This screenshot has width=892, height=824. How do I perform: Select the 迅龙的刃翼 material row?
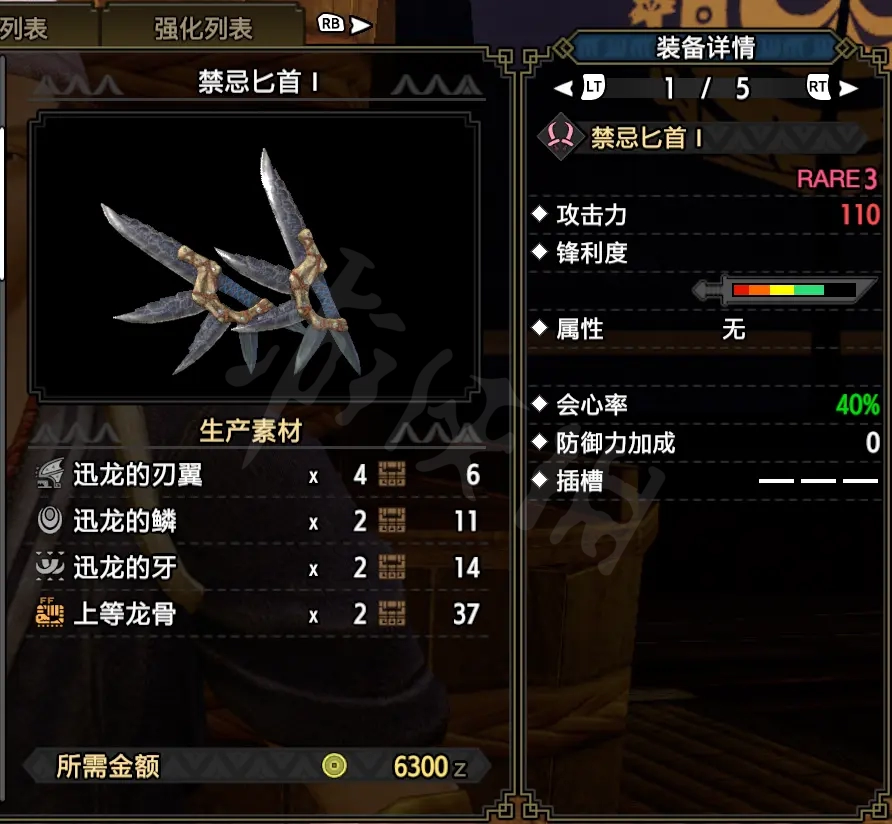point(258,475)
